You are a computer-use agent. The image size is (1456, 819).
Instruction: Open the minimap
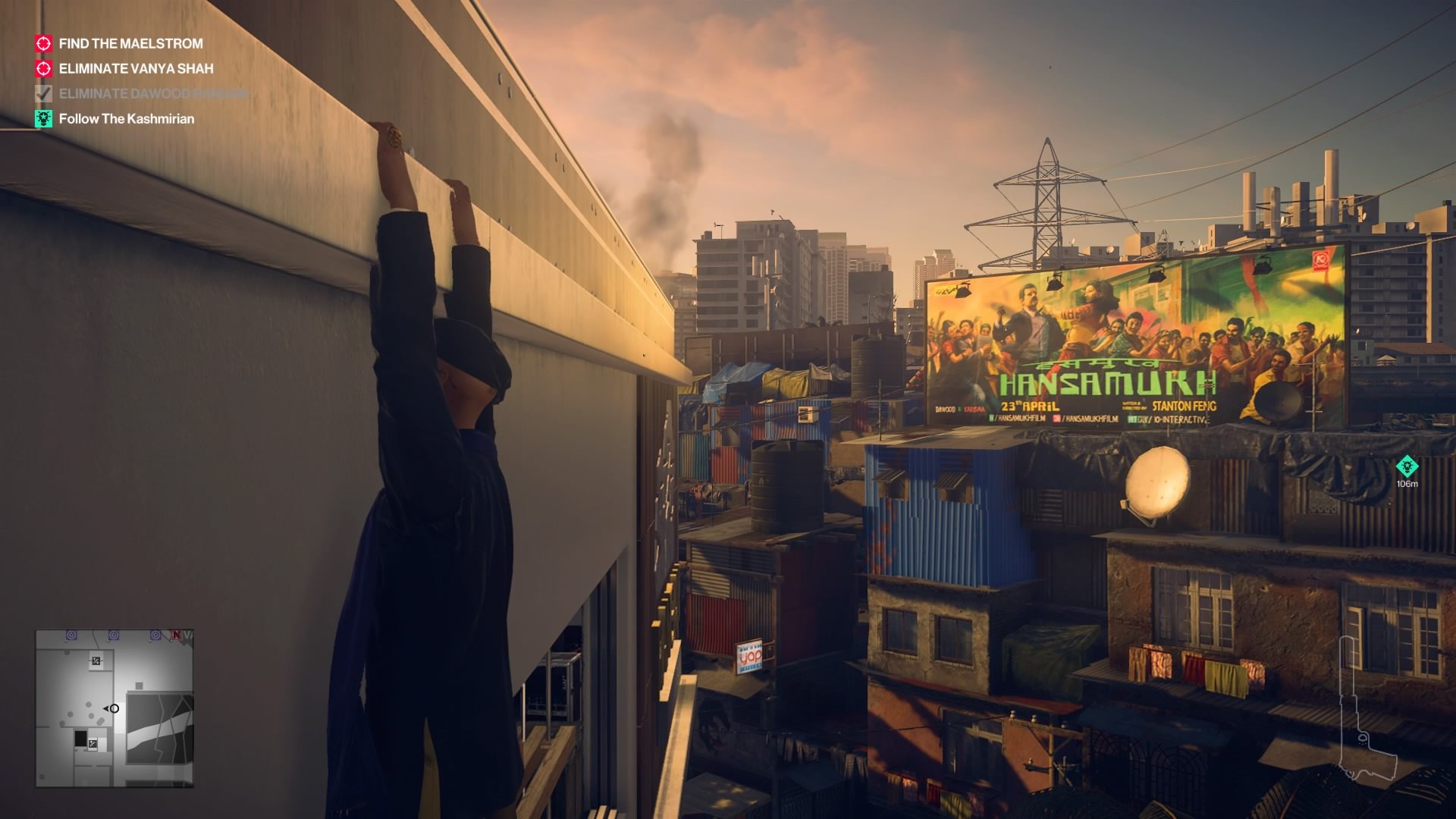pos(115,708)
